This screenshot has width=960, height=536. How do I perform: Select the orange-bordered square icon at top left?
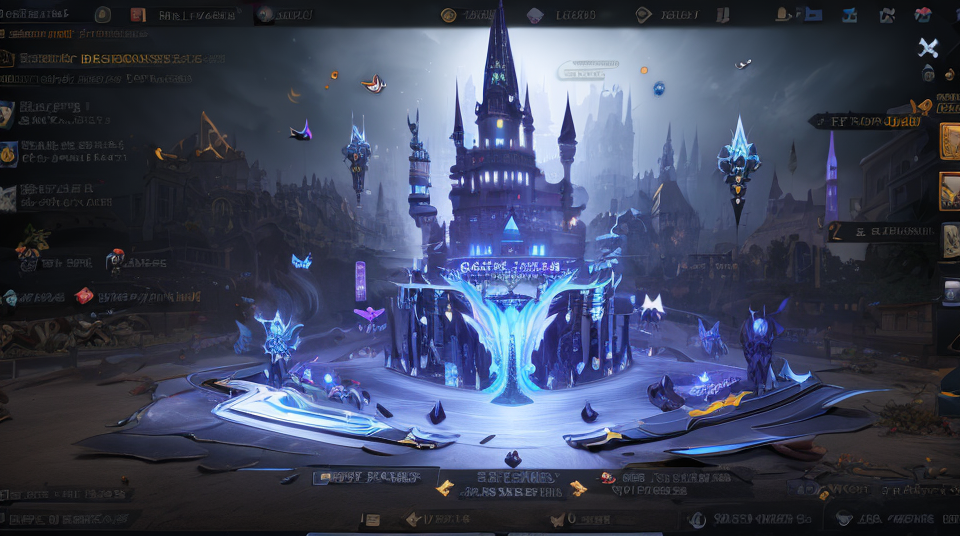[138, 15]
